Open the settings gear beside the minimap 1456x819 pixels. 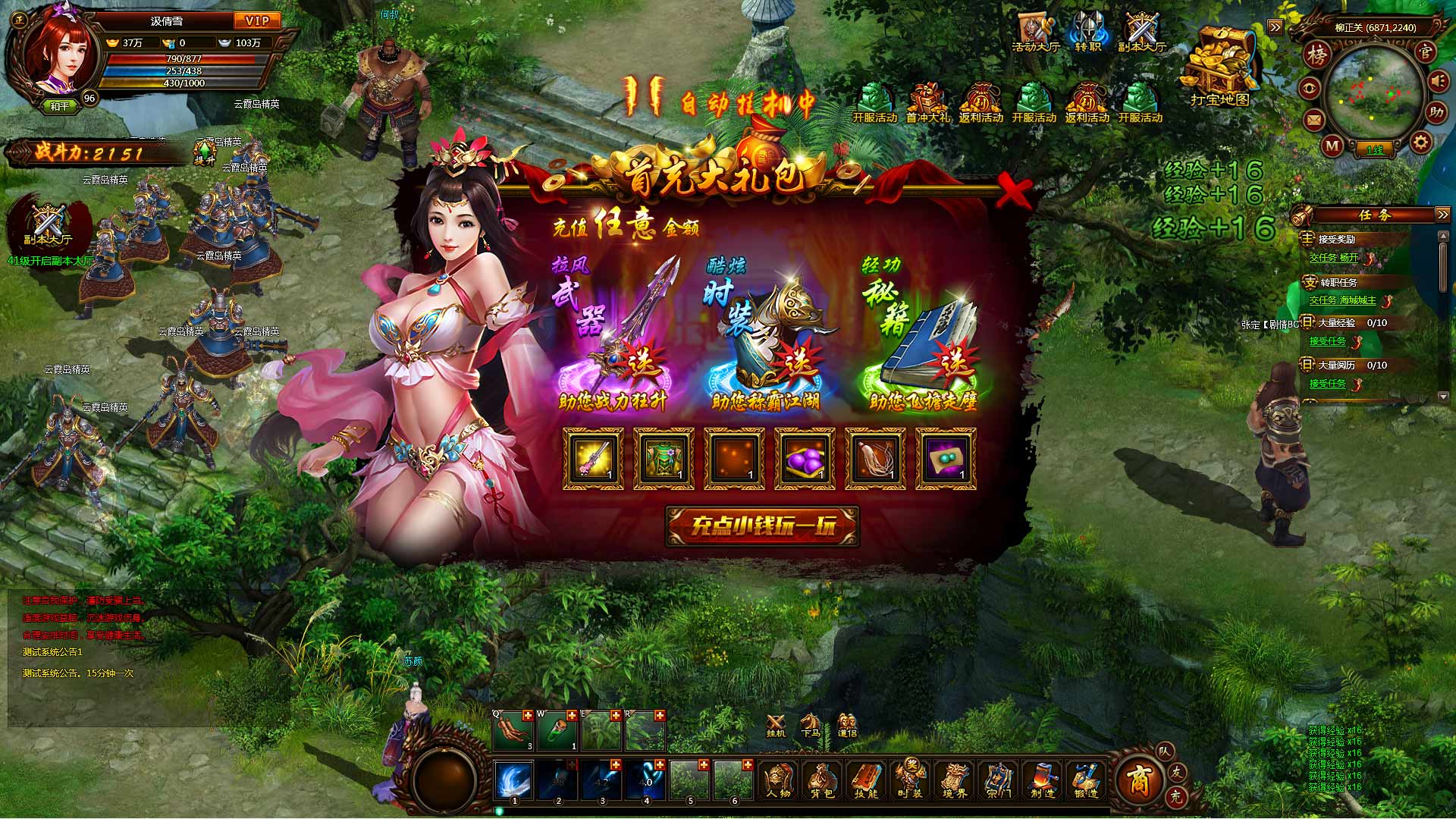1420,142
